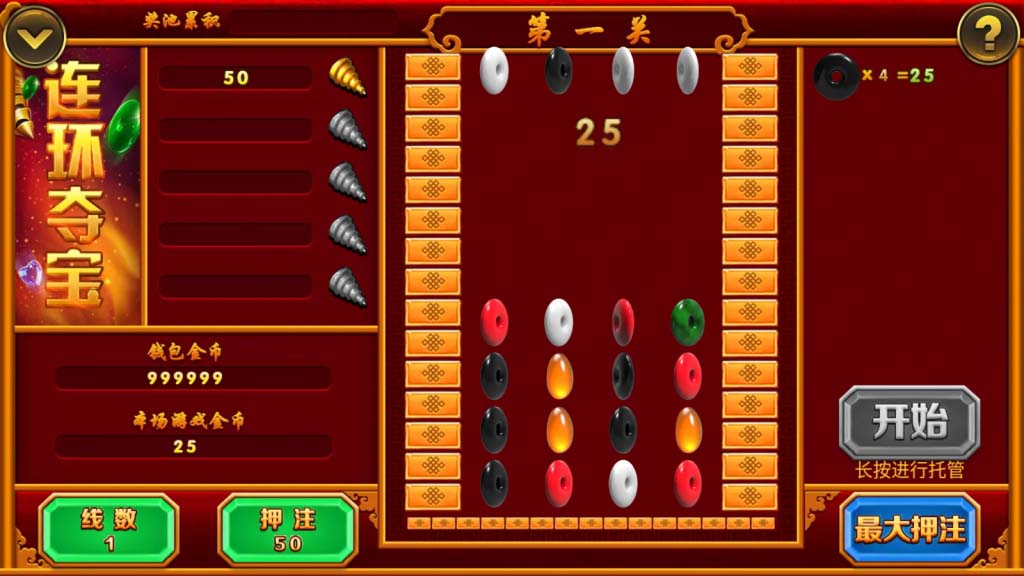The image size is (1024, 576).
Task: Select maximum bet with 最大押注
Action: pos(909,529)
